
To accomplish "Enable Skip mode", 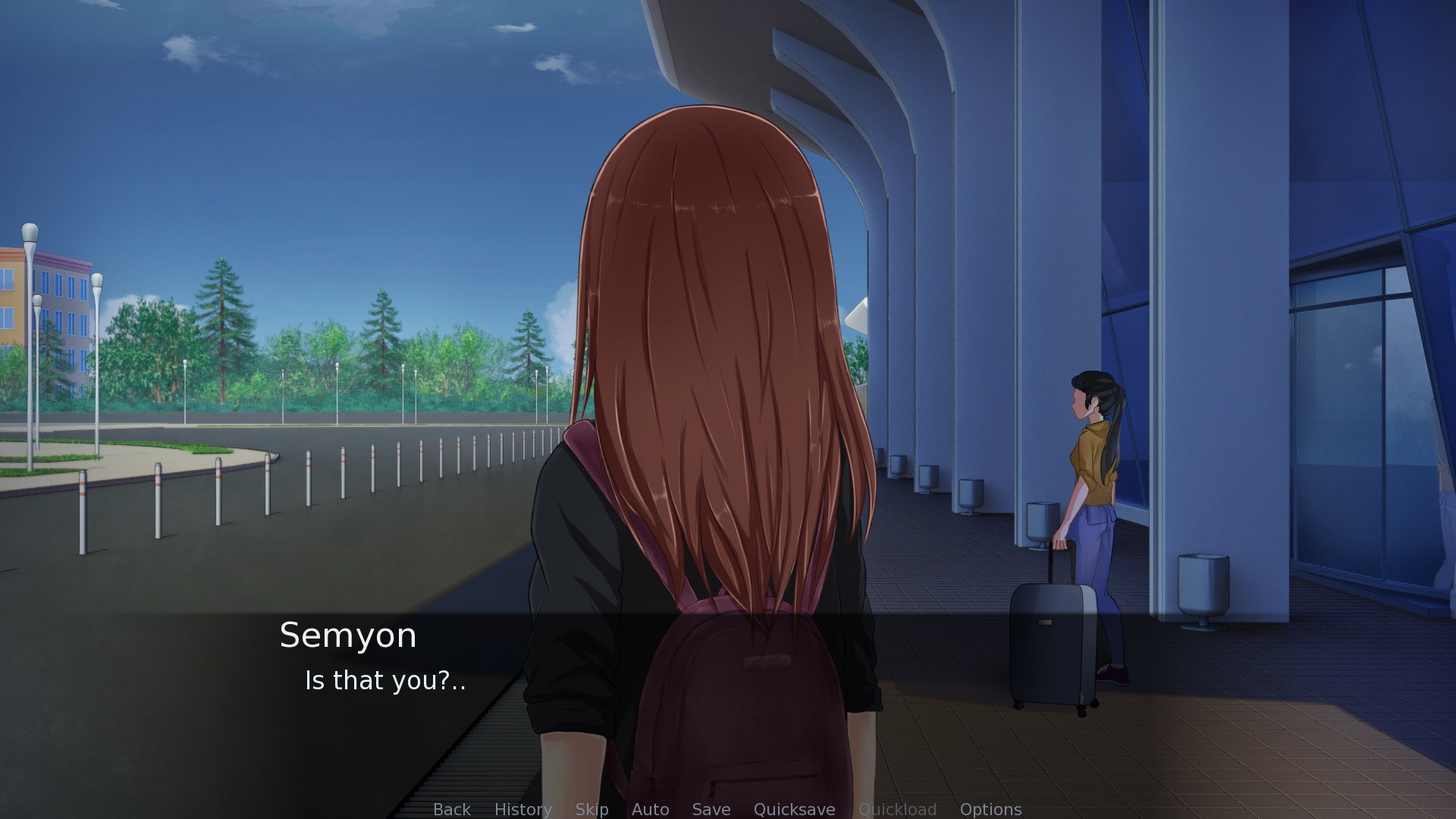I will [x=591, y=809].
